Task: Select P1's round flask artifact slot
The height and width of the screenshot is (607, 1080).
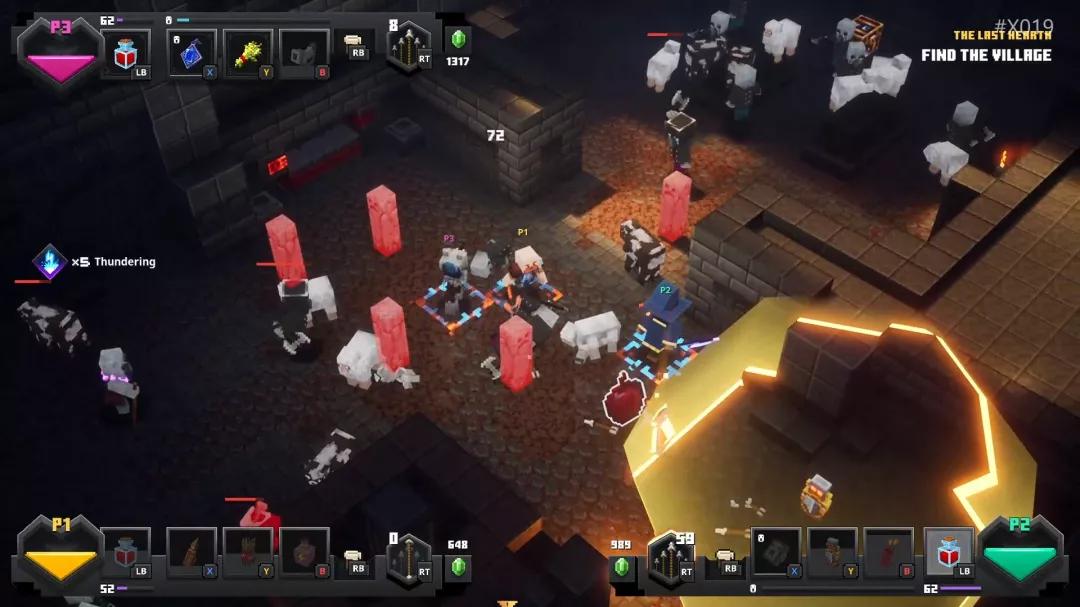Action: [304, 552]
